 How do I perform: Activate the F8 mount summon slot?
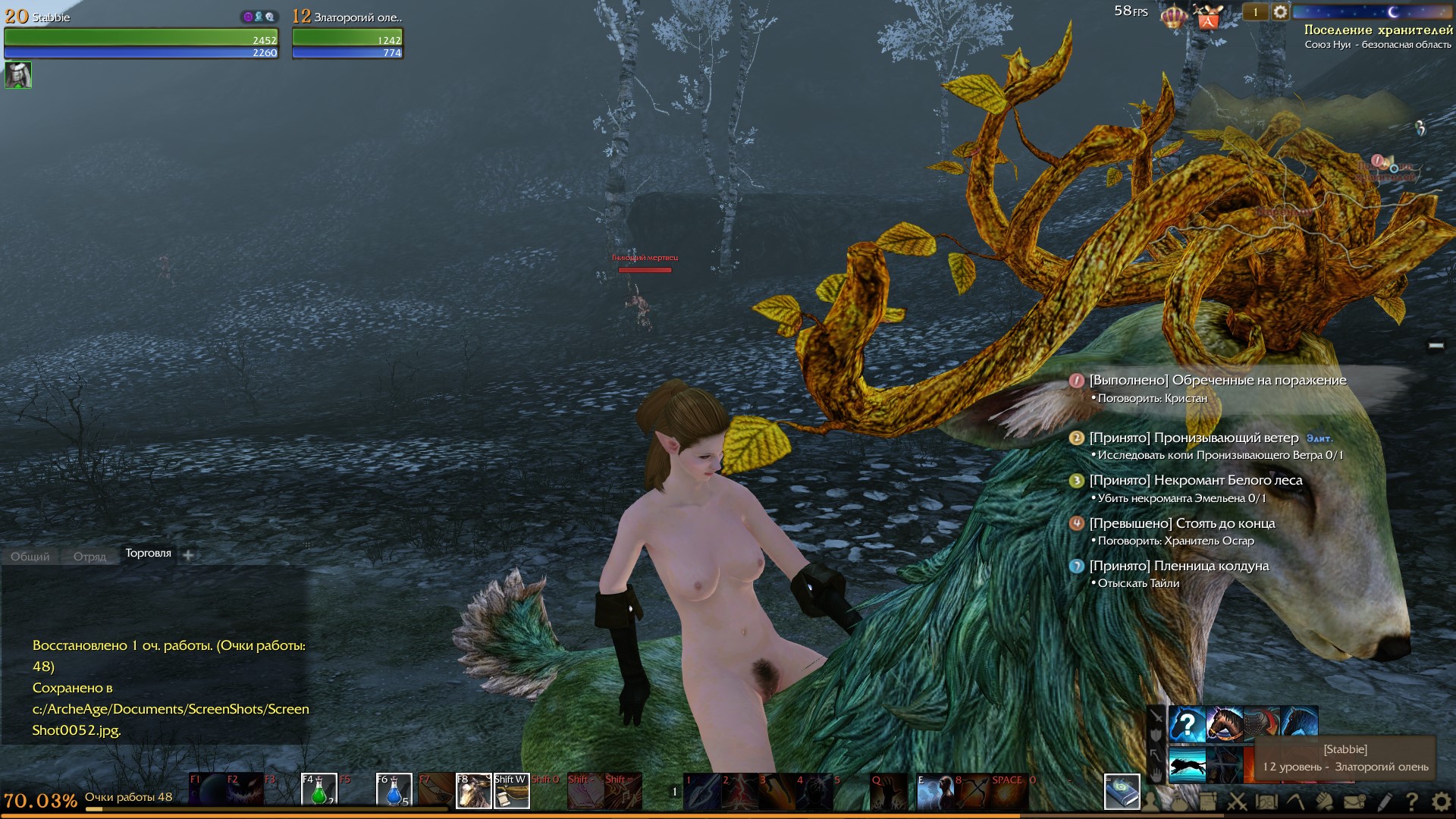[473, 790]
